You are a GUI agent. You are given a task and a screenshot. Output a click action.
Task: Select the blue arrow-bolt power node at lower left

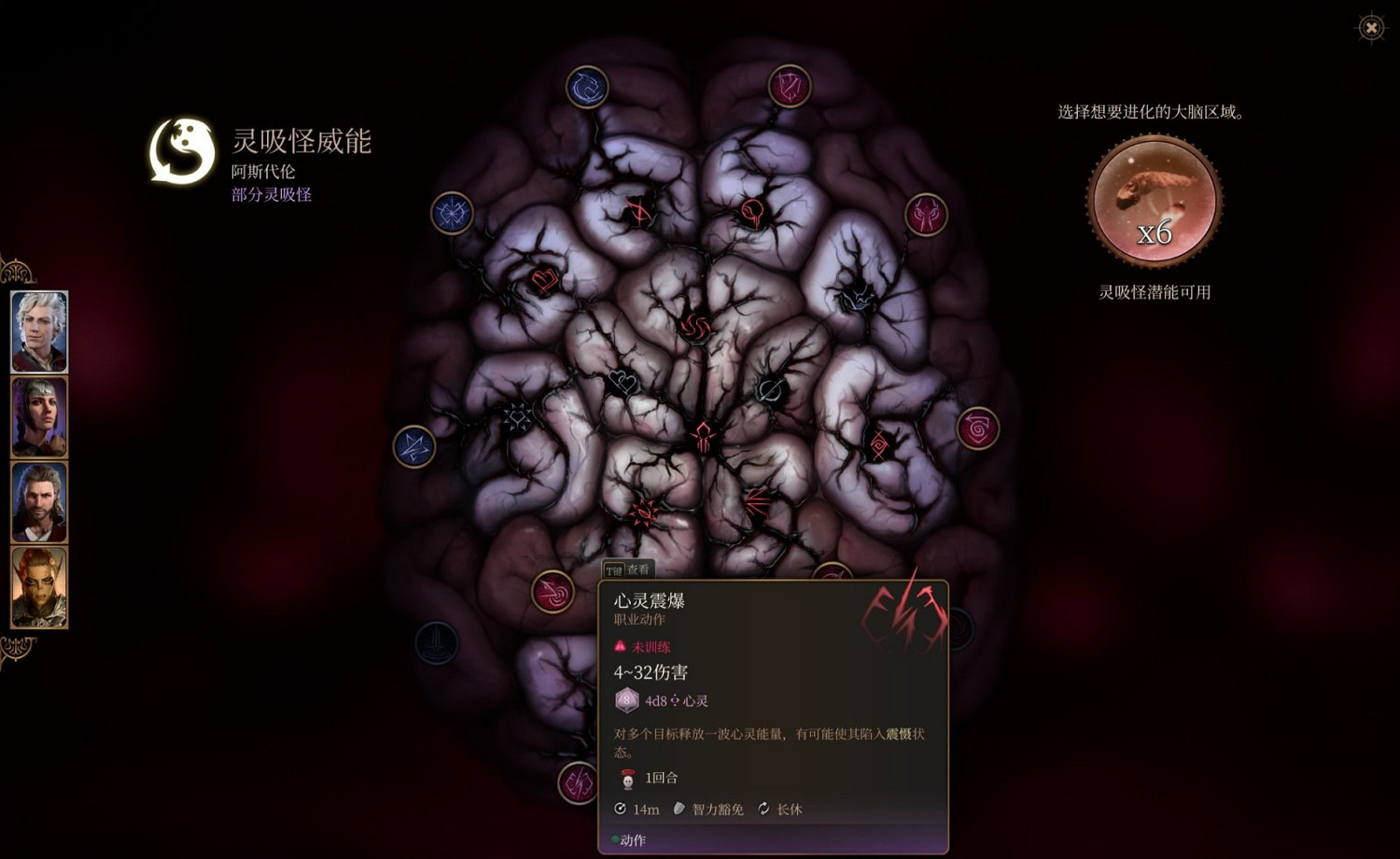413,445
